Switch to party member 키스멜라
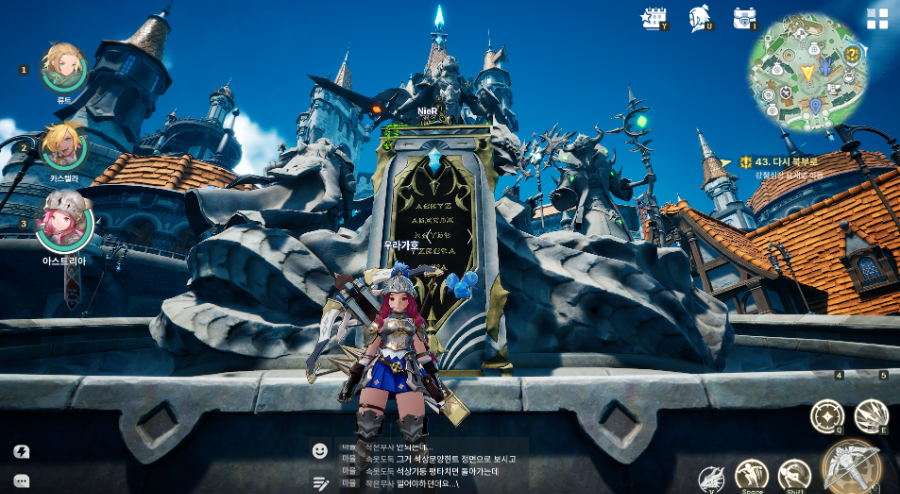 [64, 146]
